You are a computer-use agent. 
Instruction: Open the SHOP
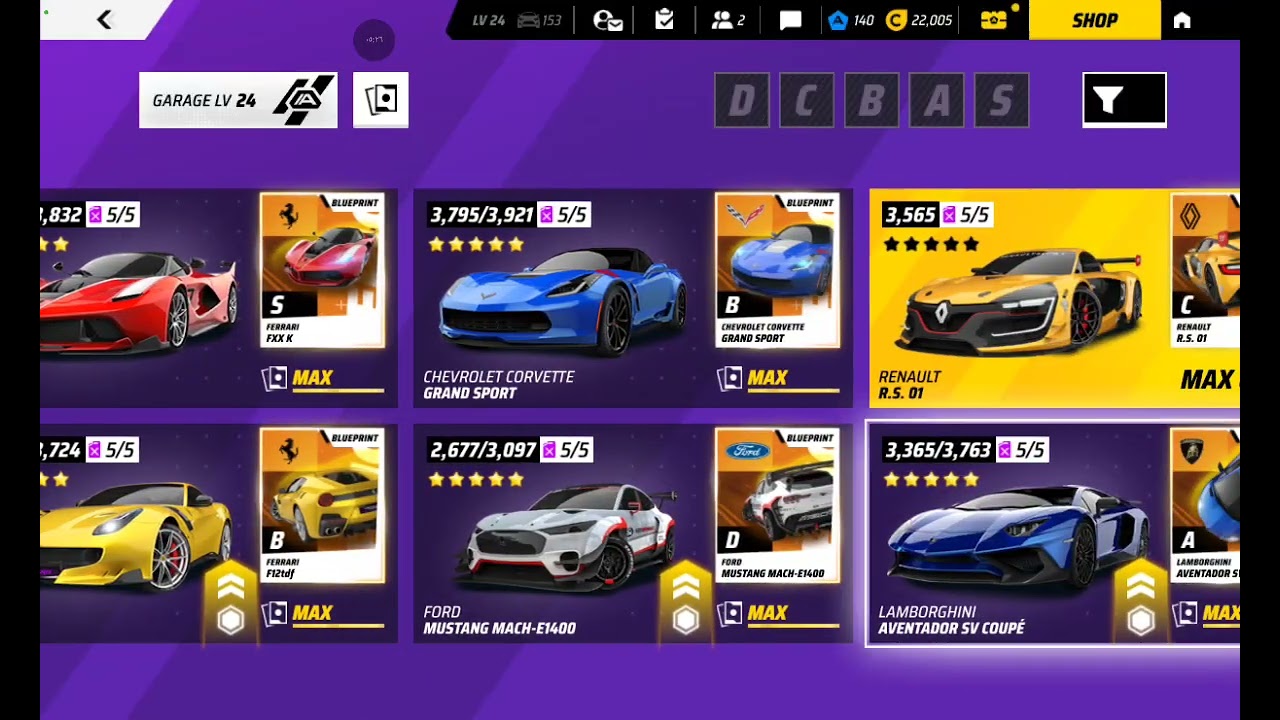click(1094, 20)
